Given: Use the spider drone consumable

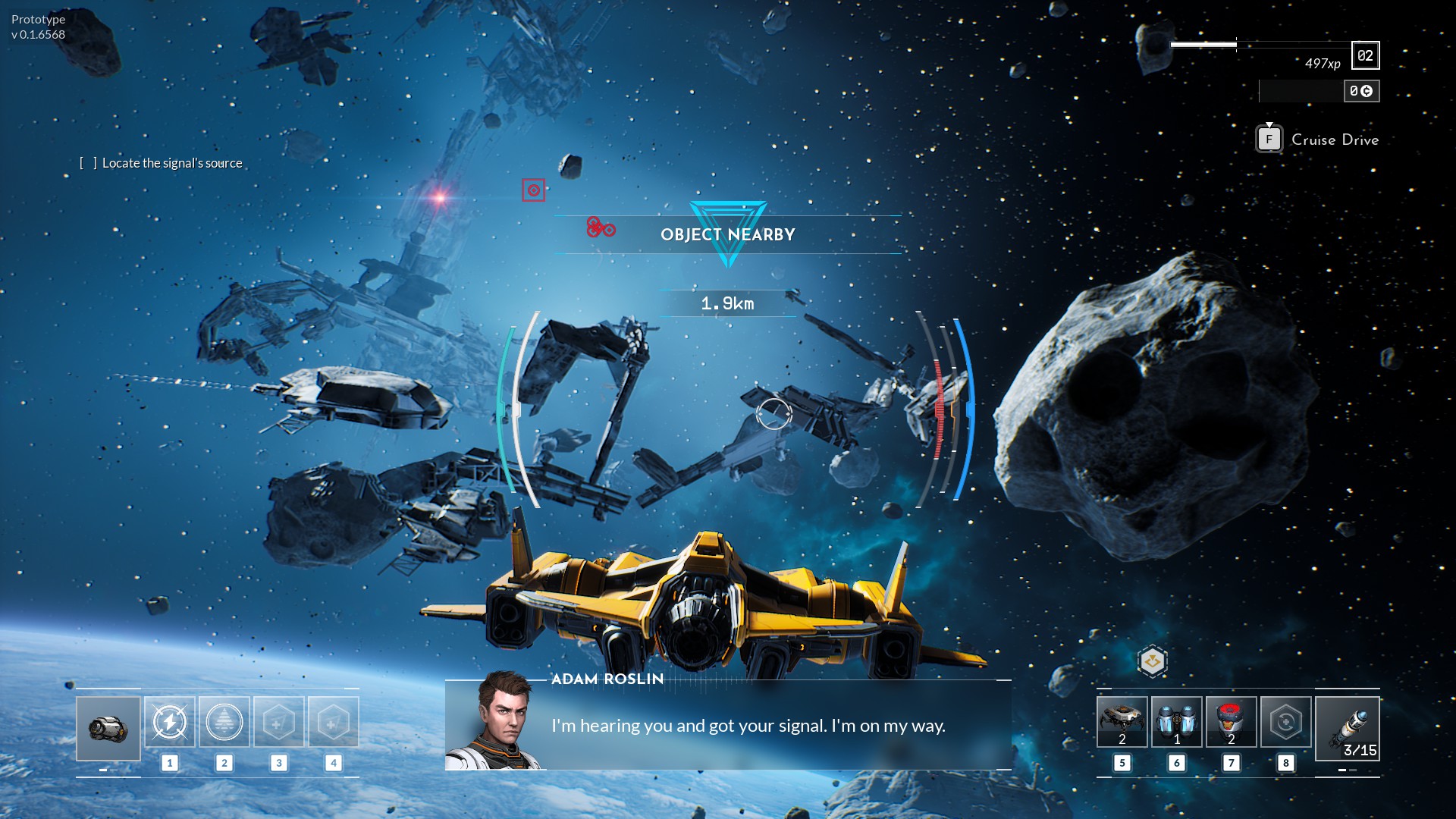Looking at the screenshot, I should (x=1122, y=722).
